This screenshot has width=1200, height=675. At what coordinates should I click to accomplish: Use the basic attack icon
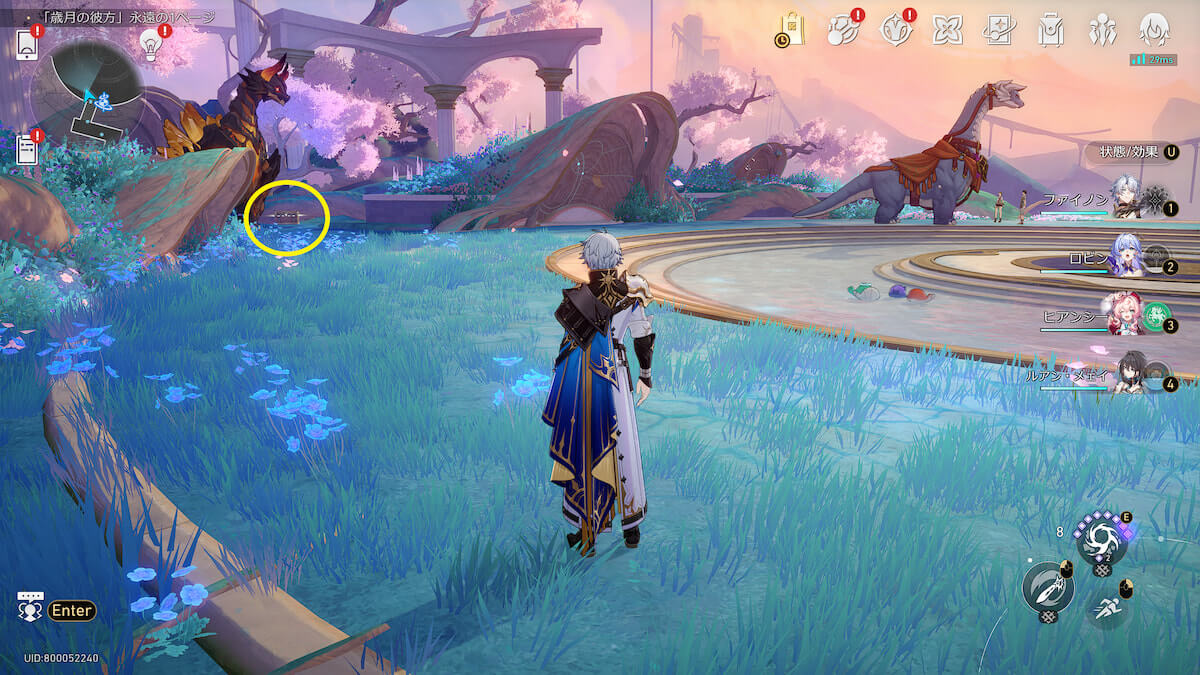(1047, 587)
